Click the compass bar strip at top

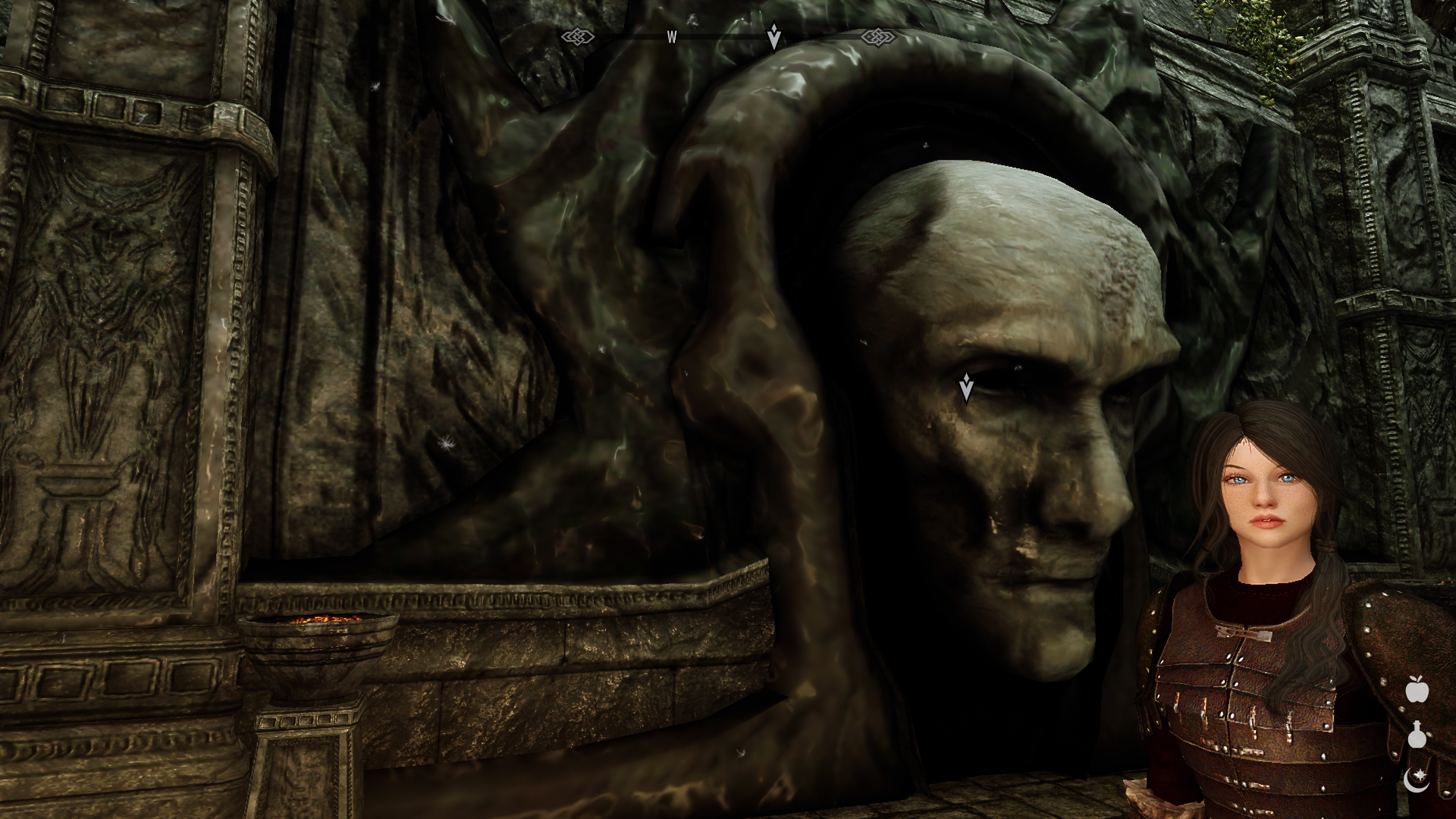728,35
